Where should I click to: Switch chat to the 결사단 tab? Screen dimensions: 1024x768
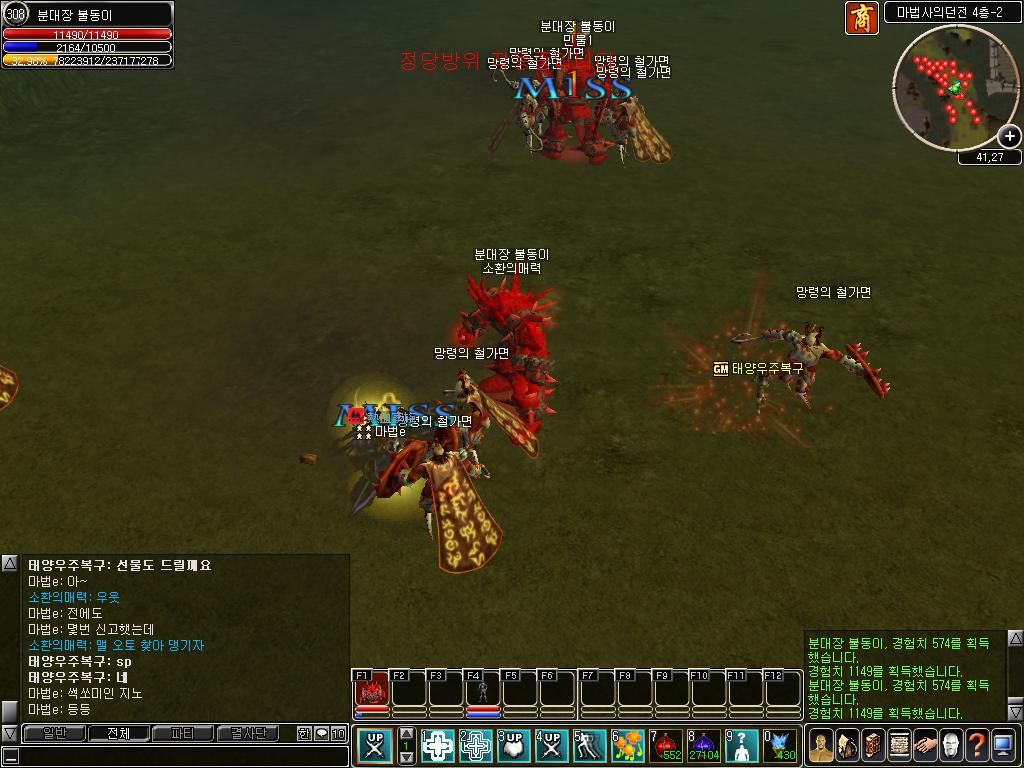click(x=247, y=734)
